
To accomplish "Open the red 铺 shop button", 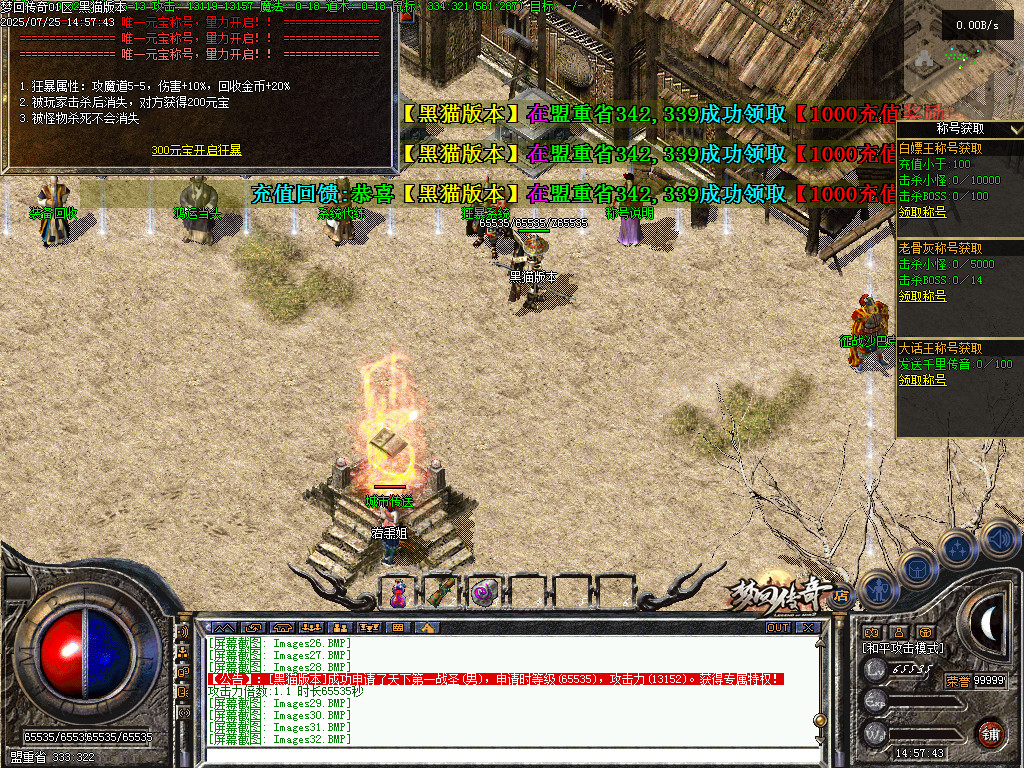I will [990, 733].
